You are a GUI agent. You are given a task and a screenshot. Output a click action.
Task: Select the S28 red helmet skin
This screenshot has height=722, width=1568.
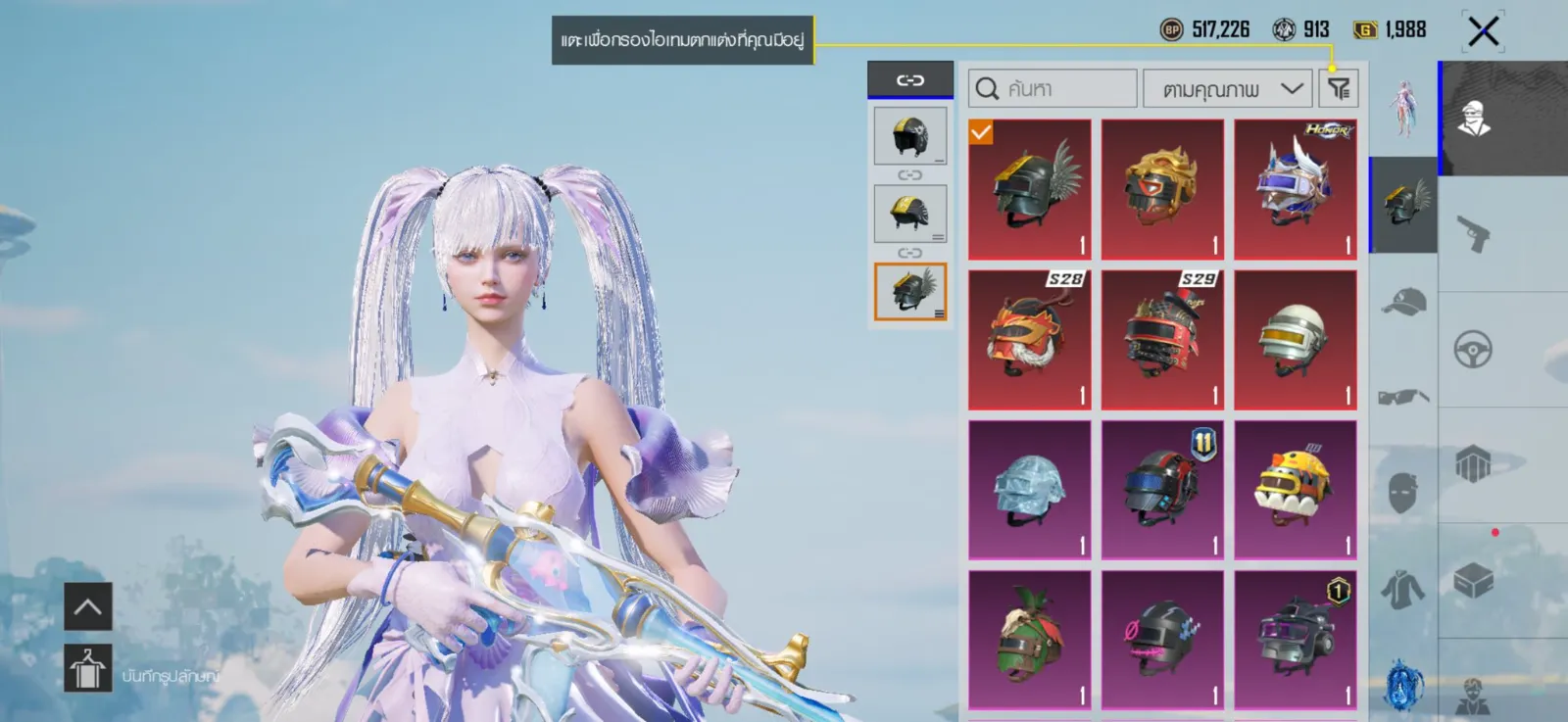(1029, 340)
